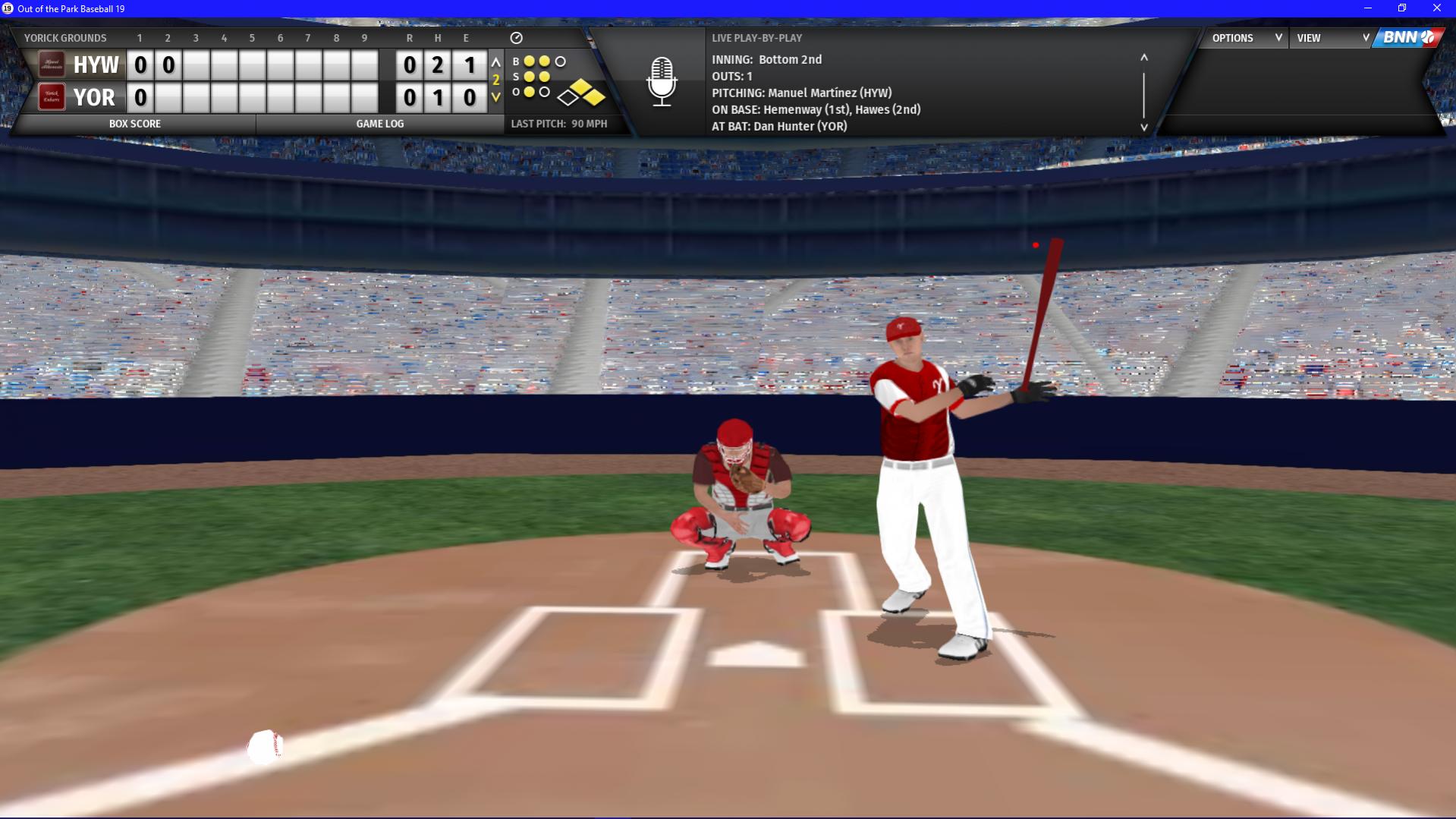Click the BNN network logo

coord(1408,38)
